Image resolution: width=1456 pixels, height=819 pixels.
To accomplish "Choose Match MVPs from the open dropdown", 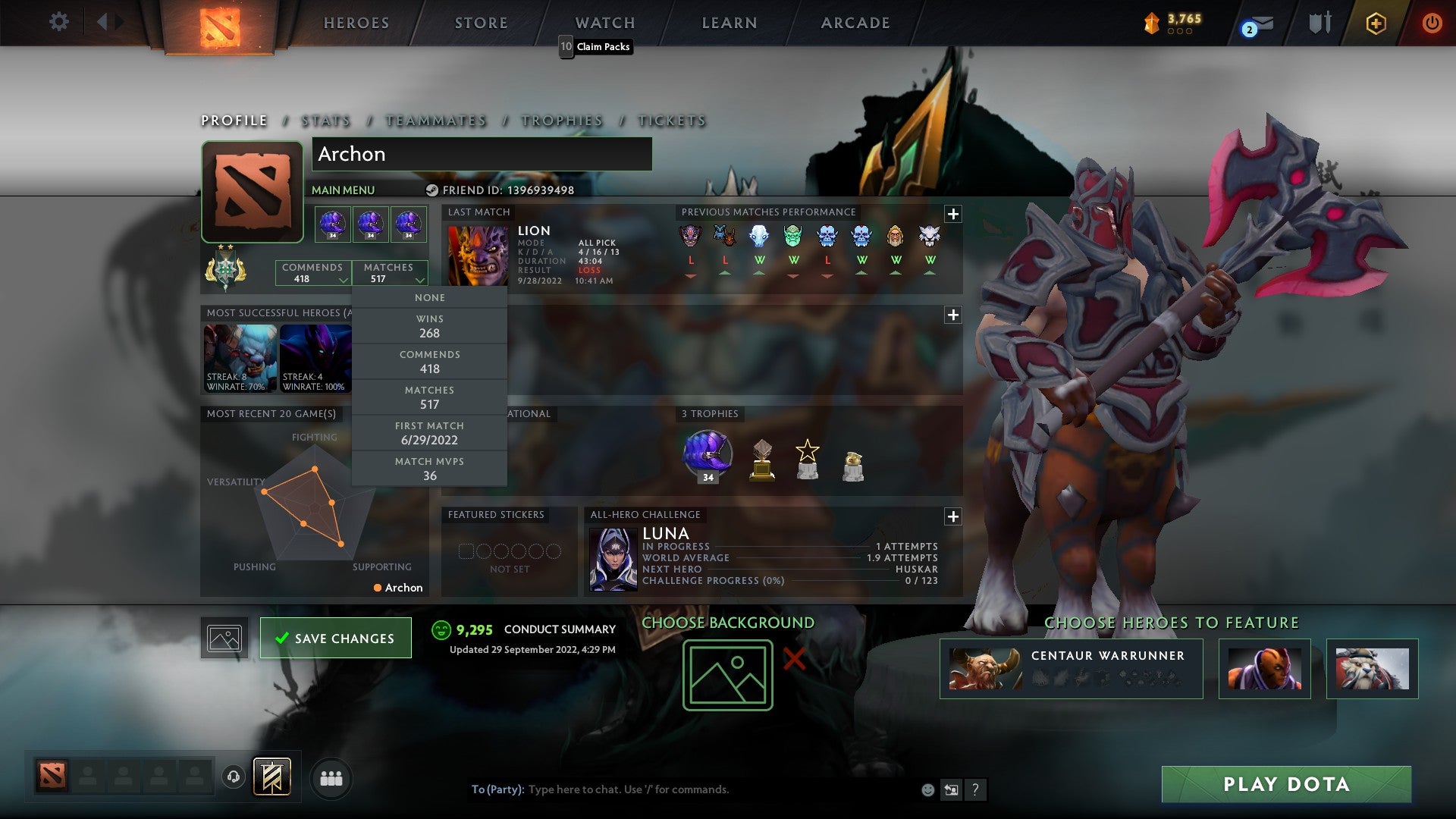I will [x=429, y=468].
